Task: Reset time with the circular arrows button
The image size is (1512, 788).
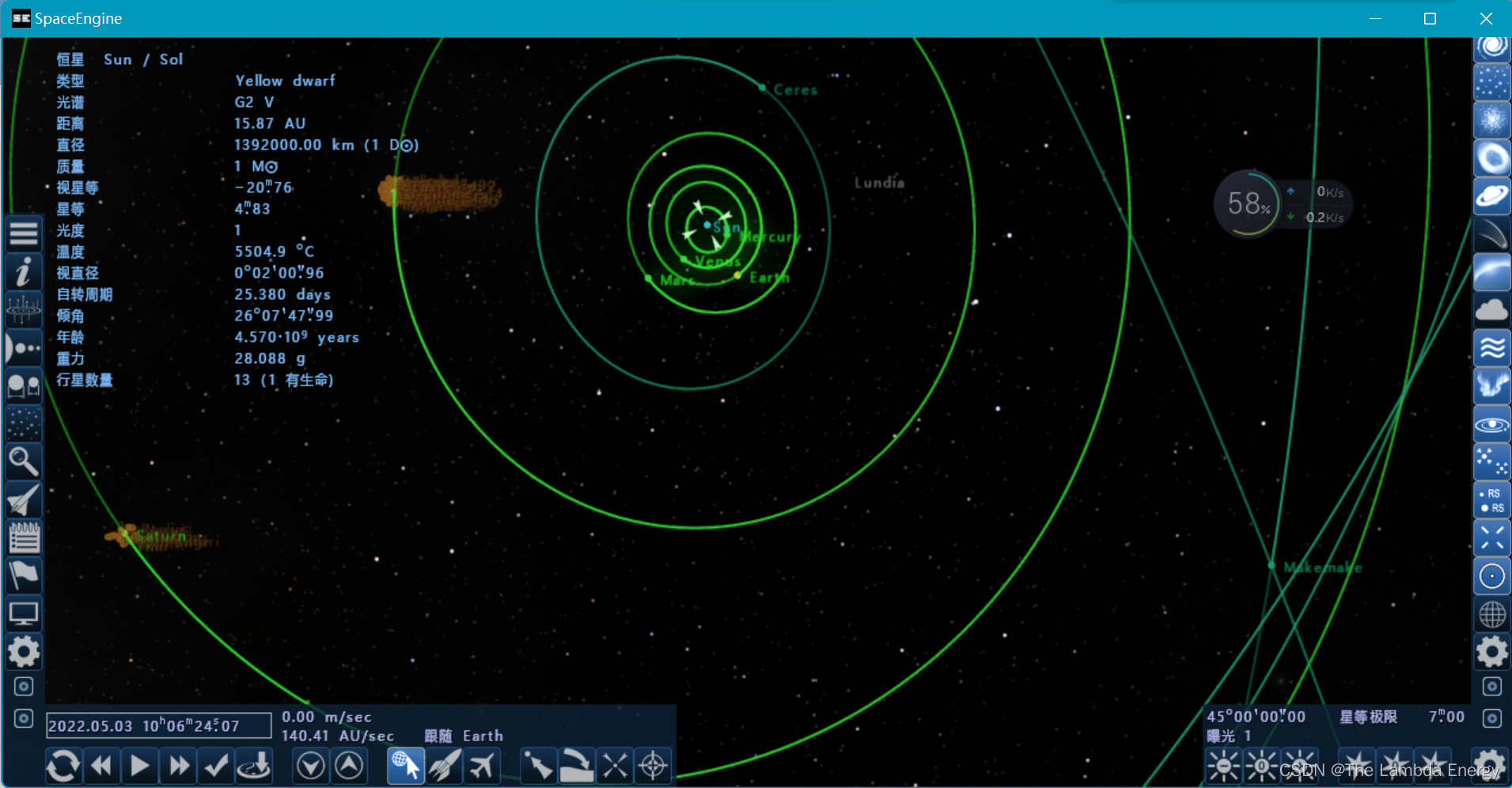Action: [63, 766]
